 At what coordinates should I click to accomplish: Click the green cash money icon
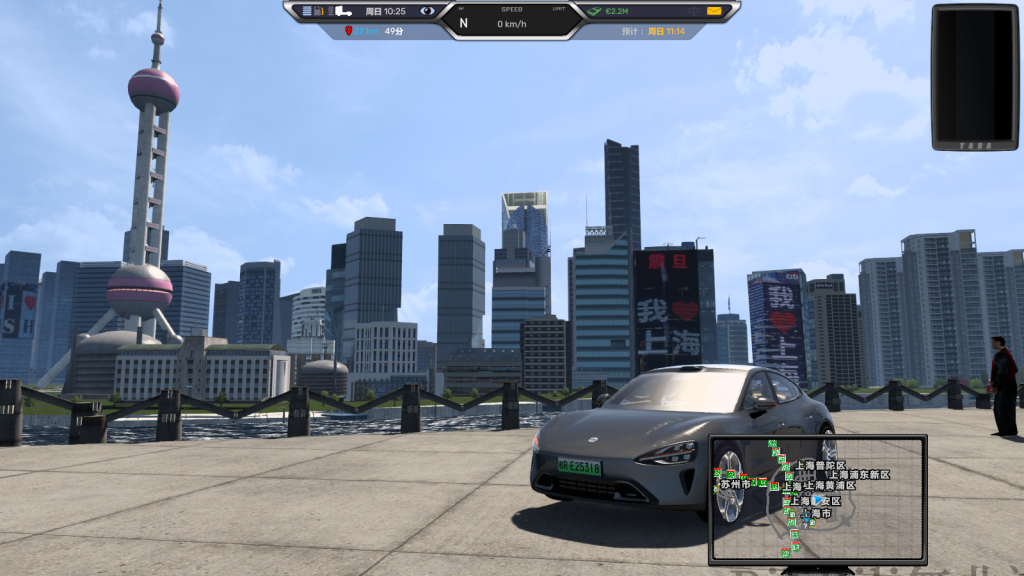coord(594,11)
